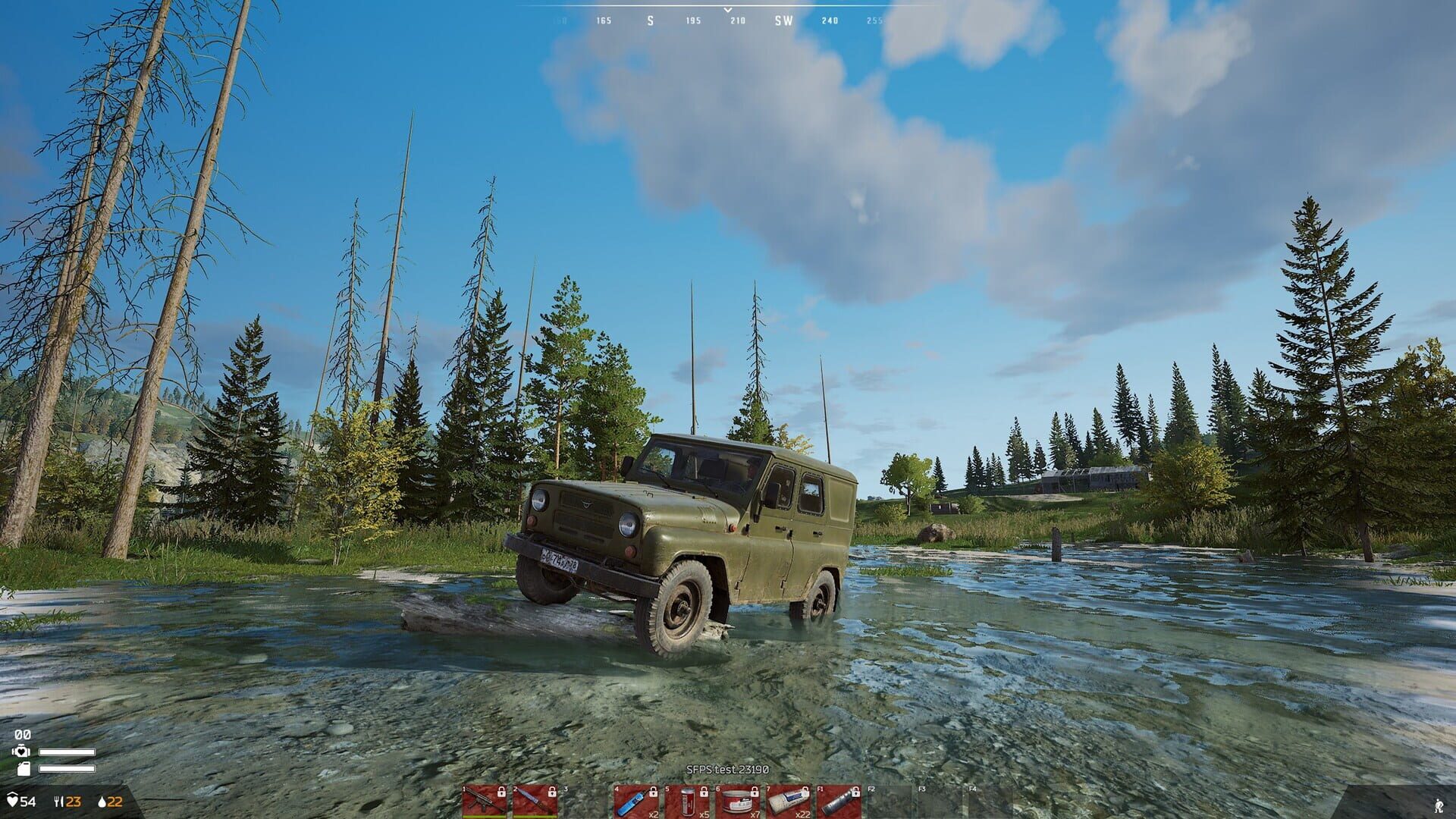Click the health value 54
Image resolution: width=1456 pixels, height=819 pixels.
pos(29,800)
